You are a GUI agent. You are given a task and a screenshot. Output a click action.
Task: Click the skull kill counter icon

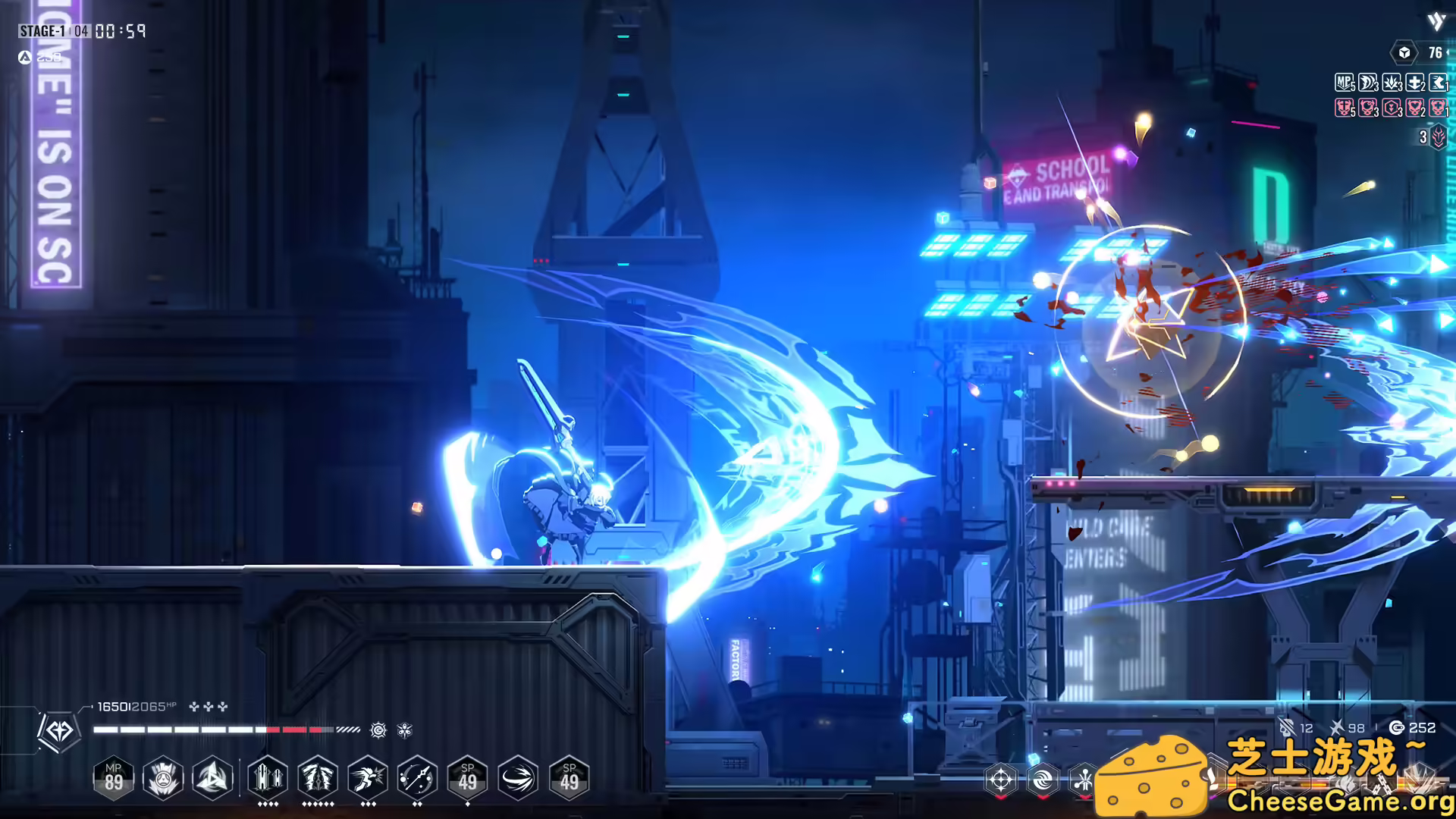[1285, 726]
